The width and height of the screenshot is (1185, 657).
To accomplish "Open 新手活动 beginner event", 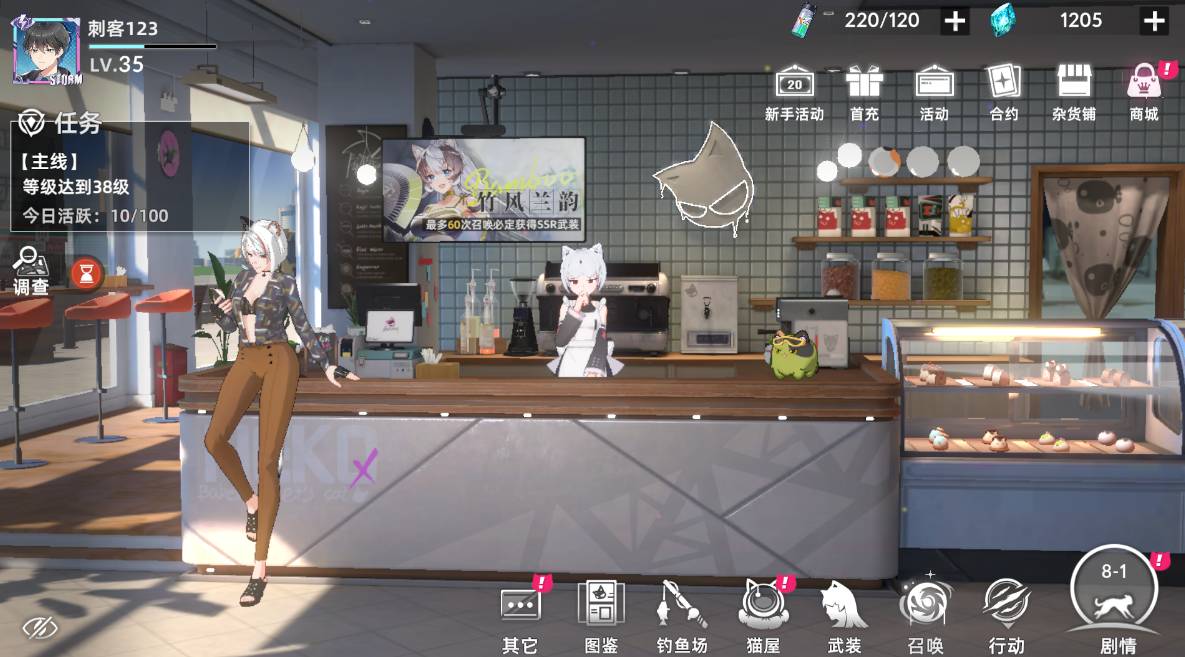I will pyautogui.click(x=794, y=92).
